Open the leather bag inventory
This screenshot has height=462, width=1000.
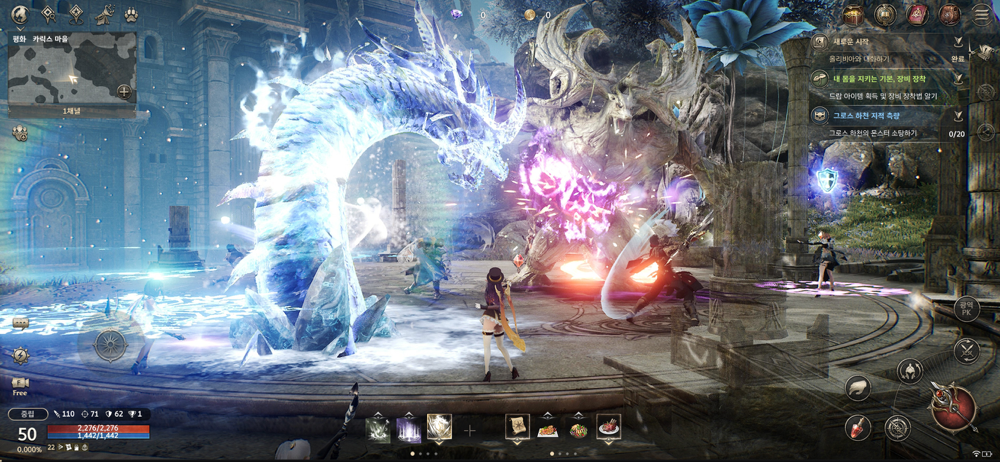(949, 14)
